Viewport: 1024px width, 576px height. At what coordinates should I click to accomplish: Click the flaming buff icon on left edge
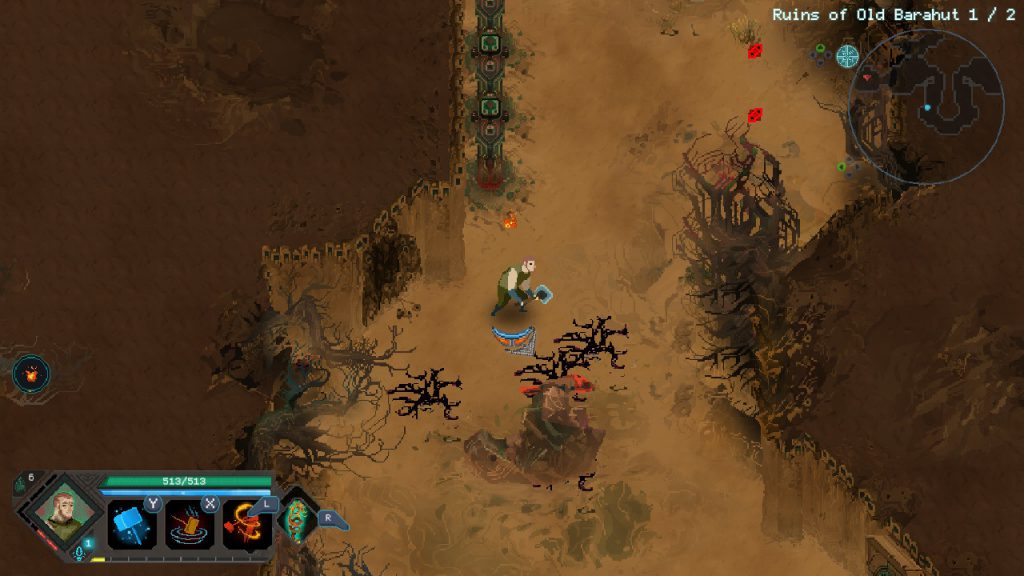tap(31, 374)
